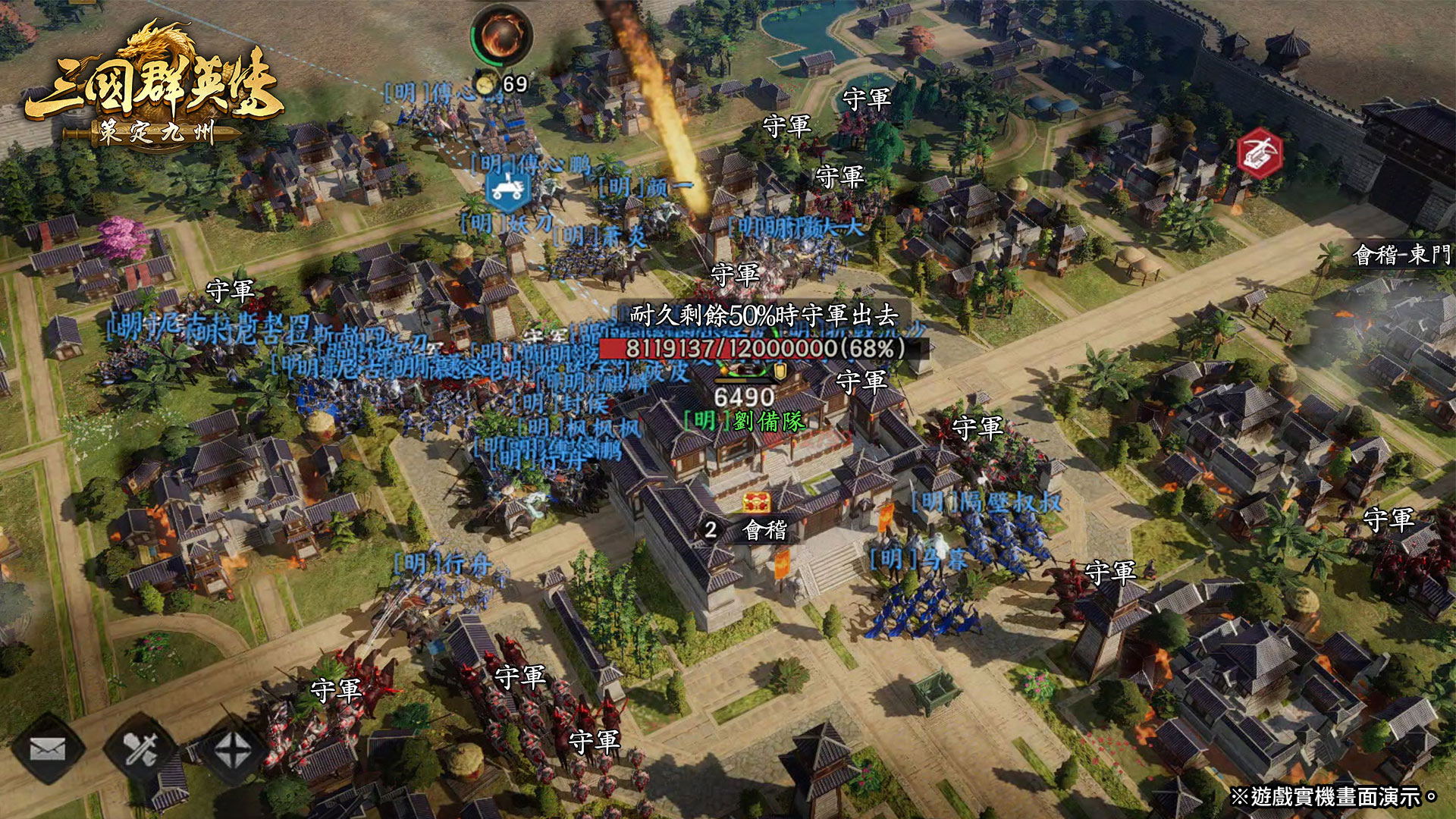Jump to the 會稽-東門 gate label
The width and height of the screenshot is (1456, 819).
[x=1402, y=255]
